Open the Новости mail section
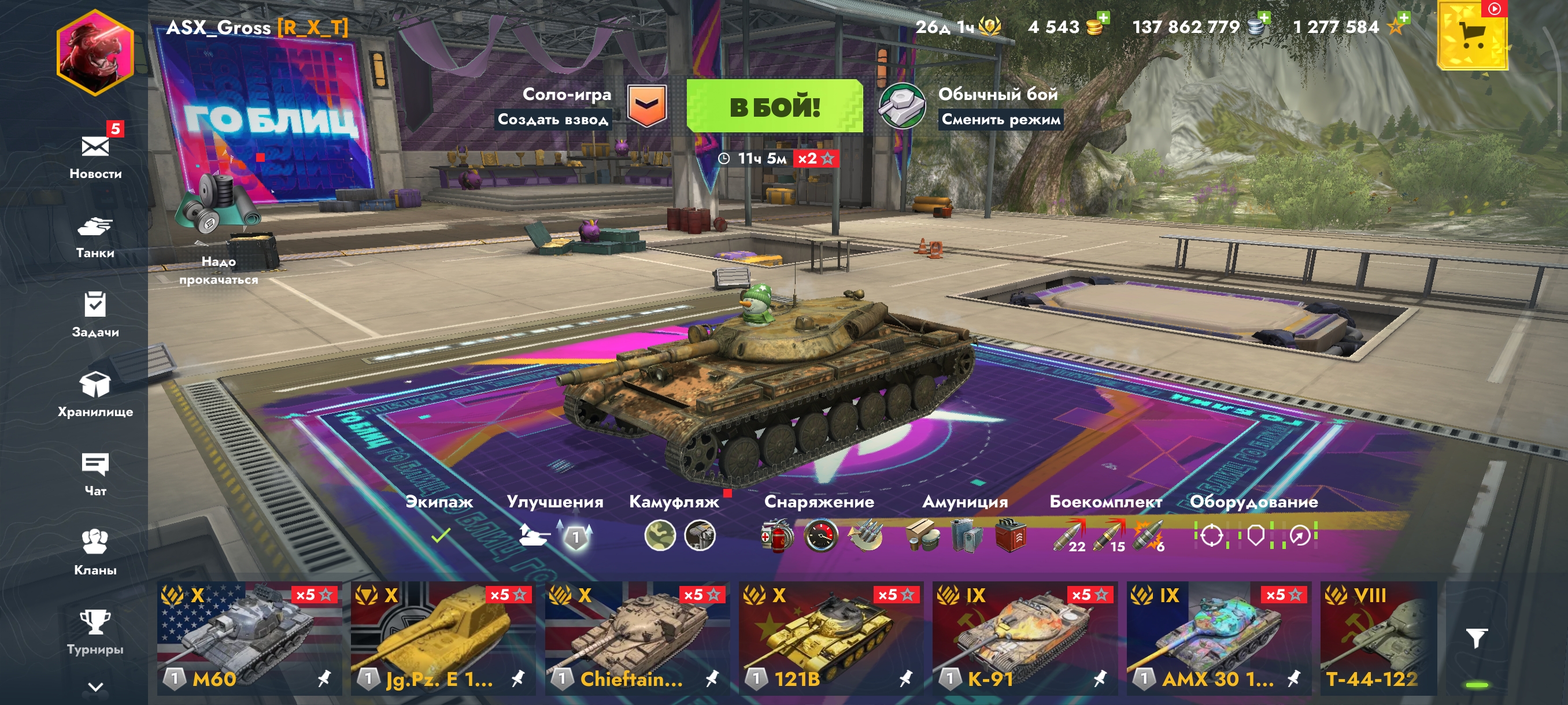The height and width of the screenshot is (705, 1568). 95,154
